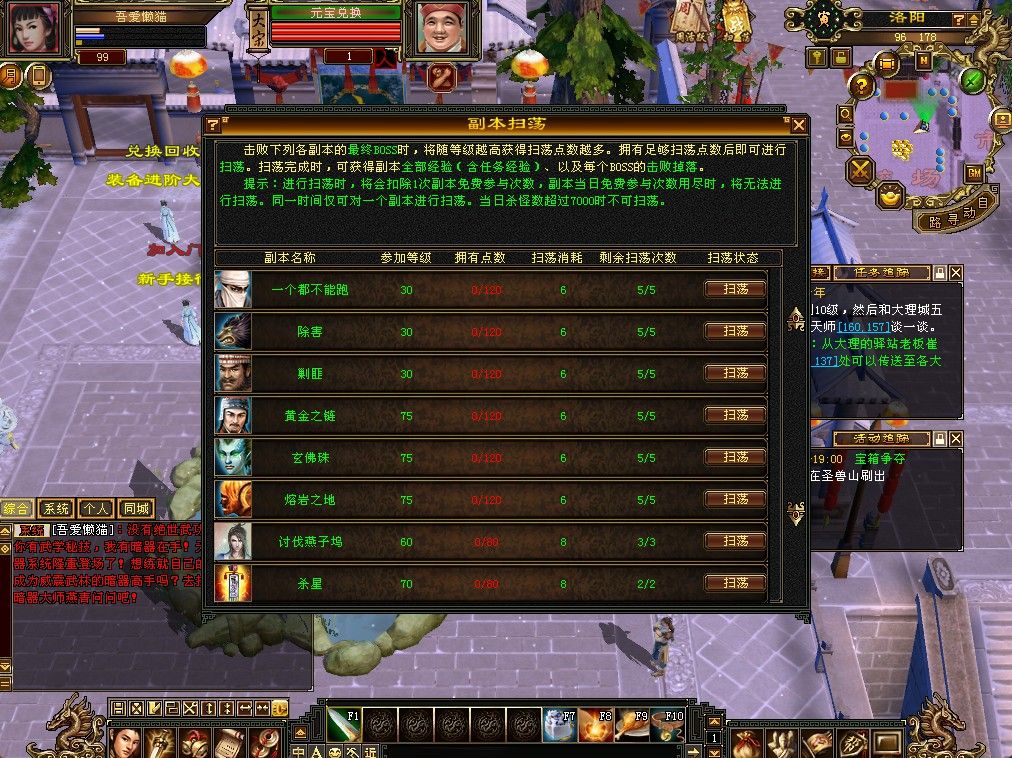
Task: Close the 任务追踪 quest tracker panel
Action: coord(956,273)
